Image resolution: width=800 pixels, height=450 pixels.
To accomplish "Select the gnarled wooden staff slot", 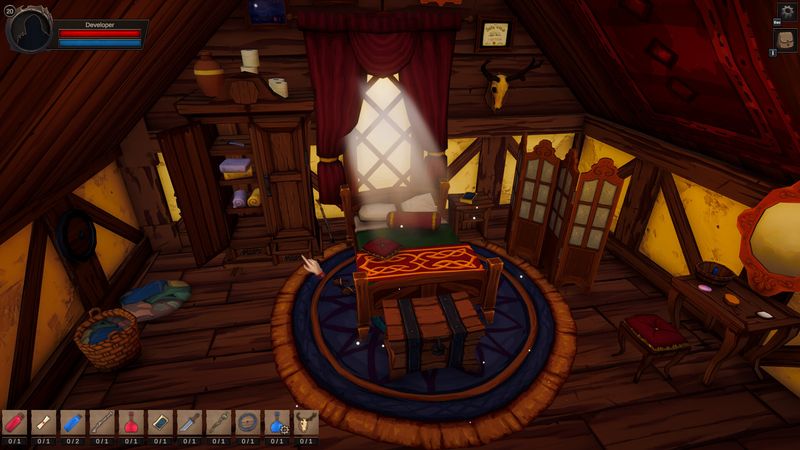I will [218, 422].
